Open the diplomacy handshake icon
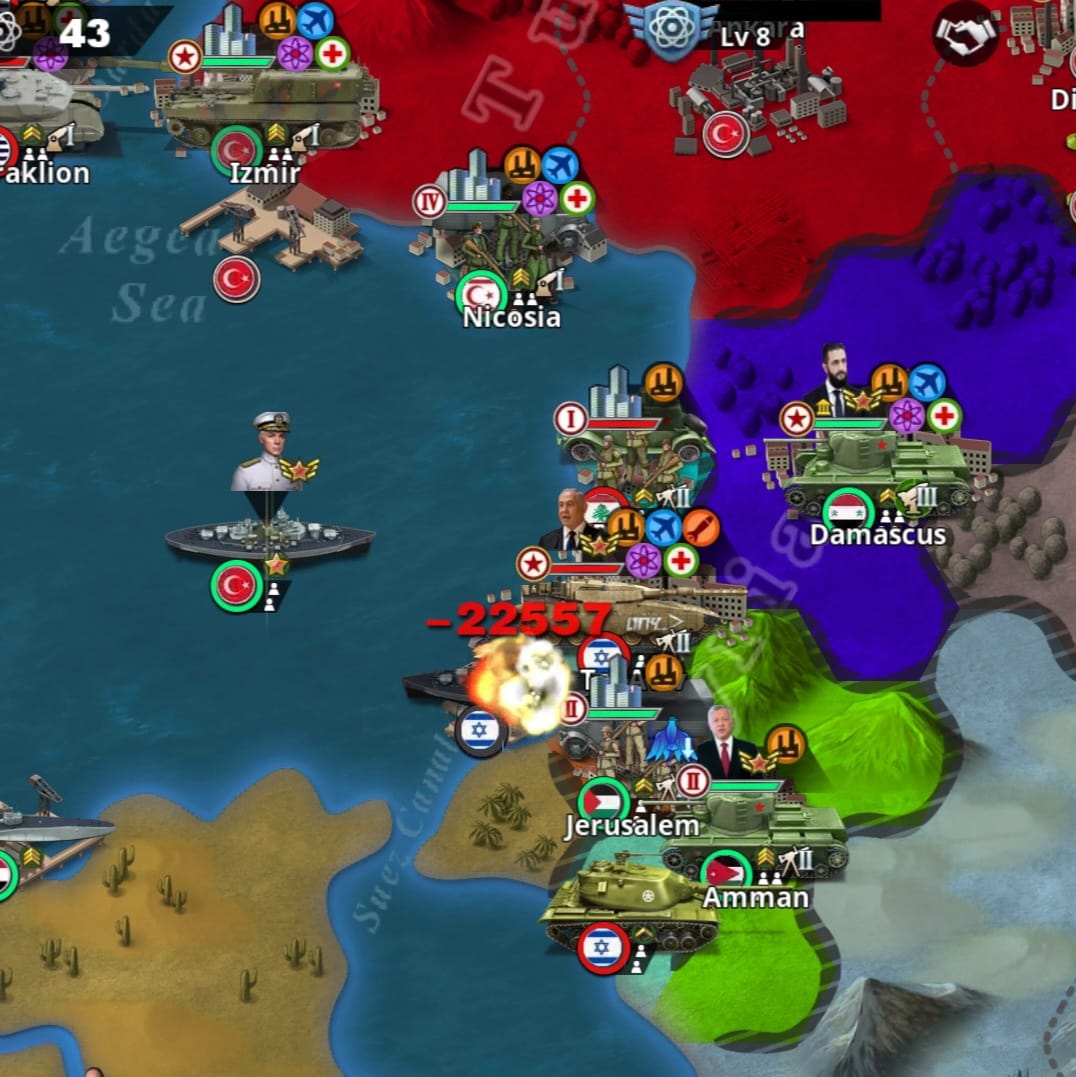Image resolution: width=1076 pixels, height=1077 pixels. click(965, 35)
